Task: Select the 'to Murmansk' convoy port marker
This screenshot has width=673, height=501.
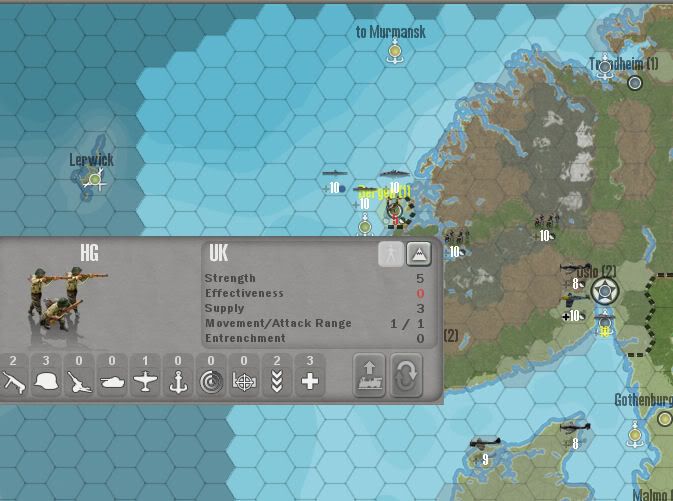Action: click(395, 52)
